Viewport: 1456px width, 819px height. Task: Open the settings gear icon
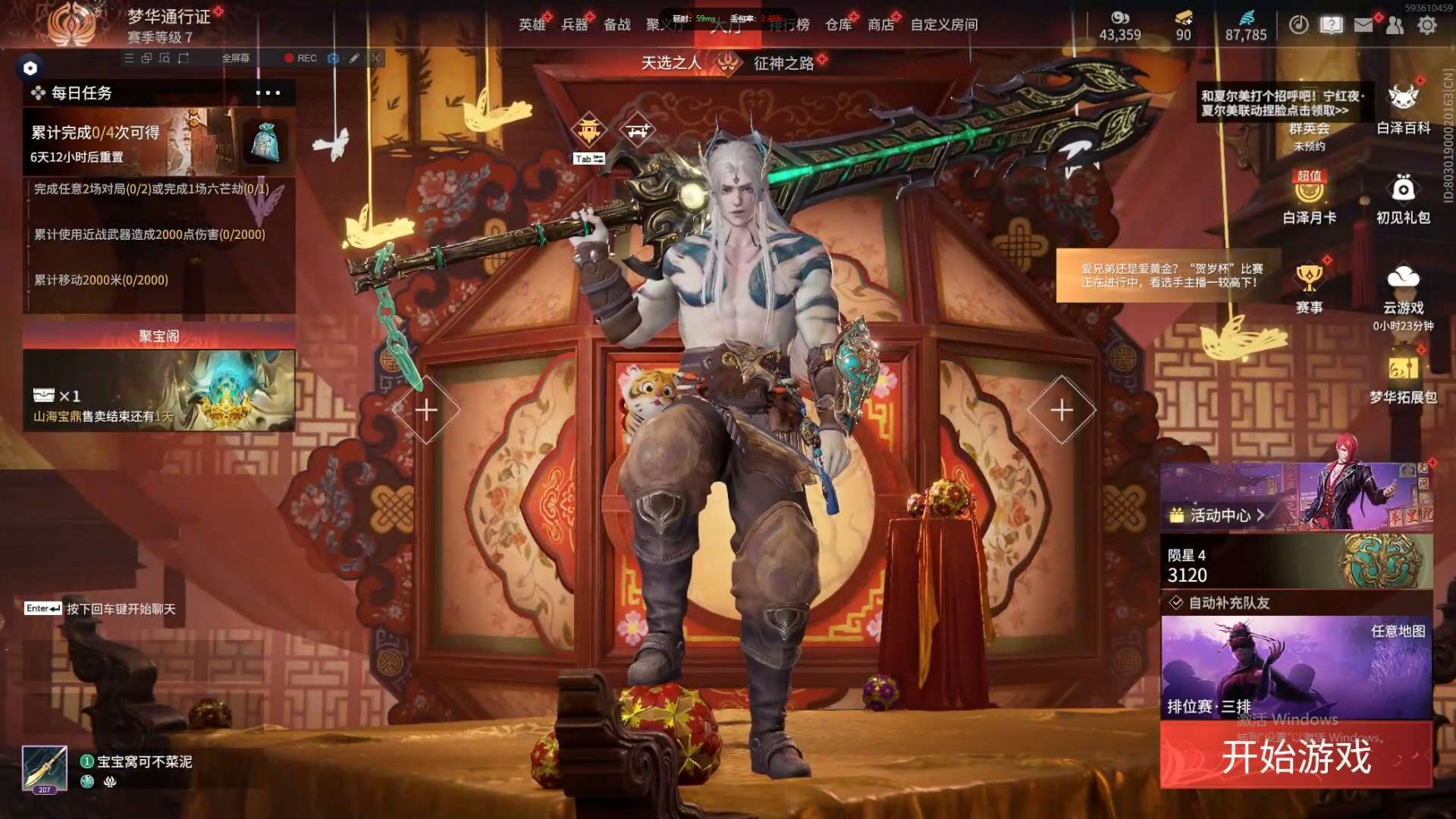1427,25
